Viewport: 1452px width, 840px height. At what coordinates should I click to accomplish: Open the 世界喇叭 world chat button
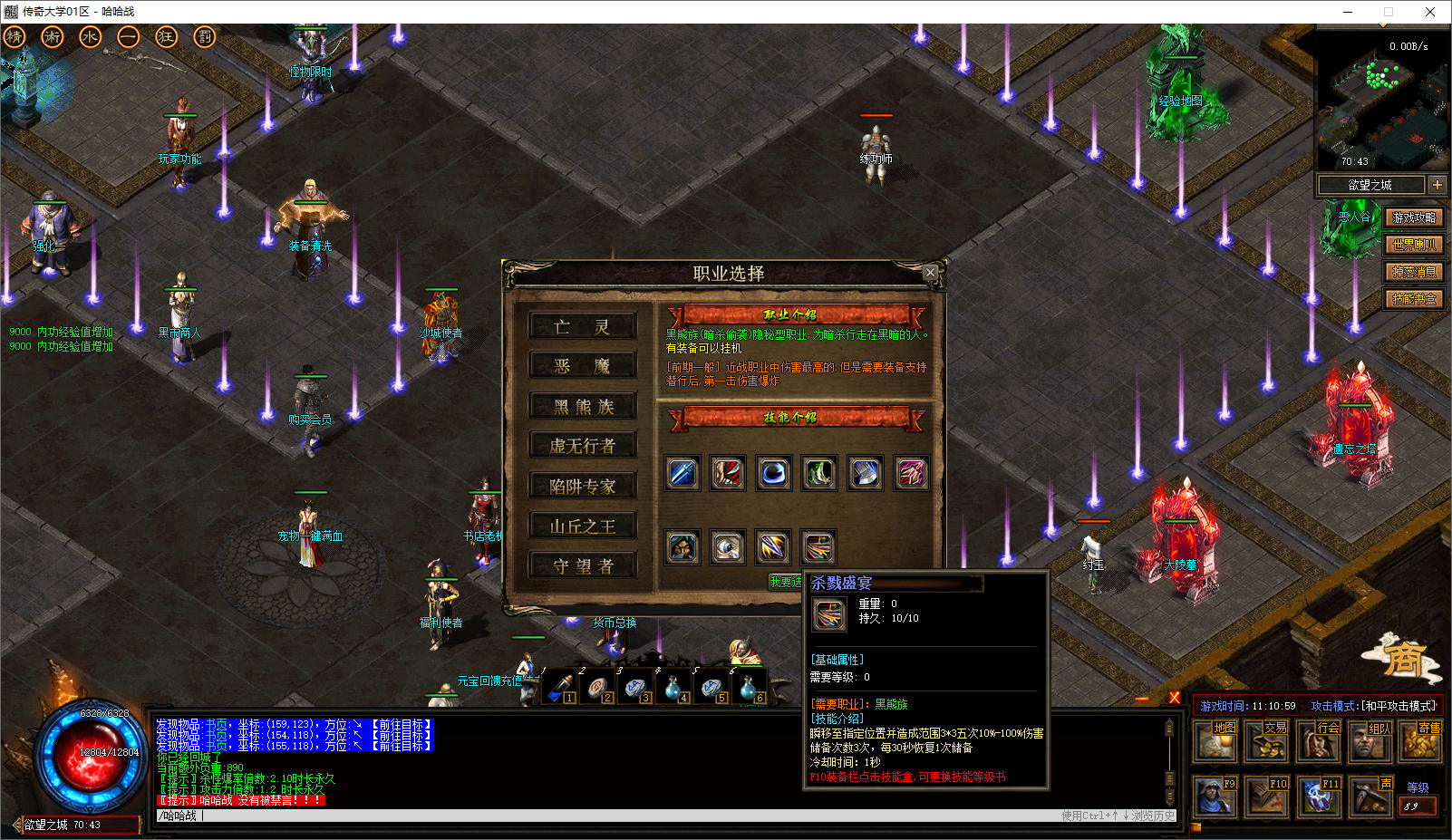(1414, 245)
